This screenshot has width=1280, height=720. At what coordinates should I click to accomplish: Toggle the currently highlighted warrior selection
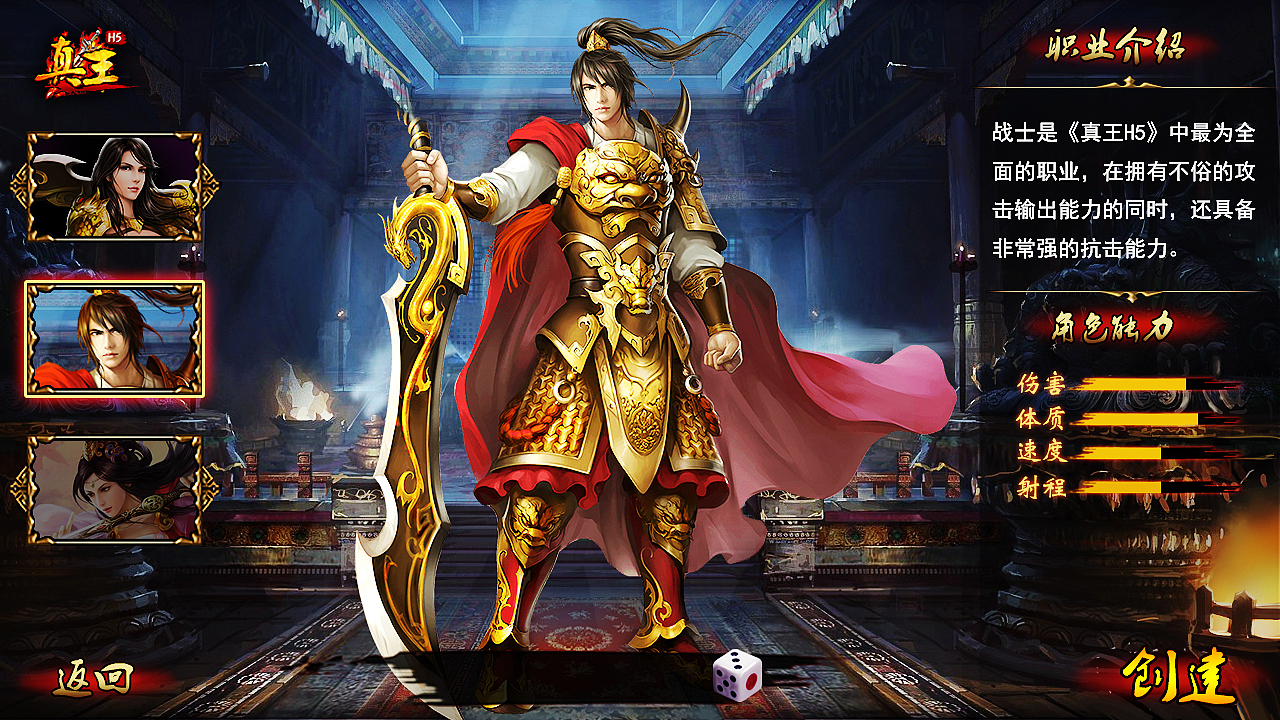[115, 338]
